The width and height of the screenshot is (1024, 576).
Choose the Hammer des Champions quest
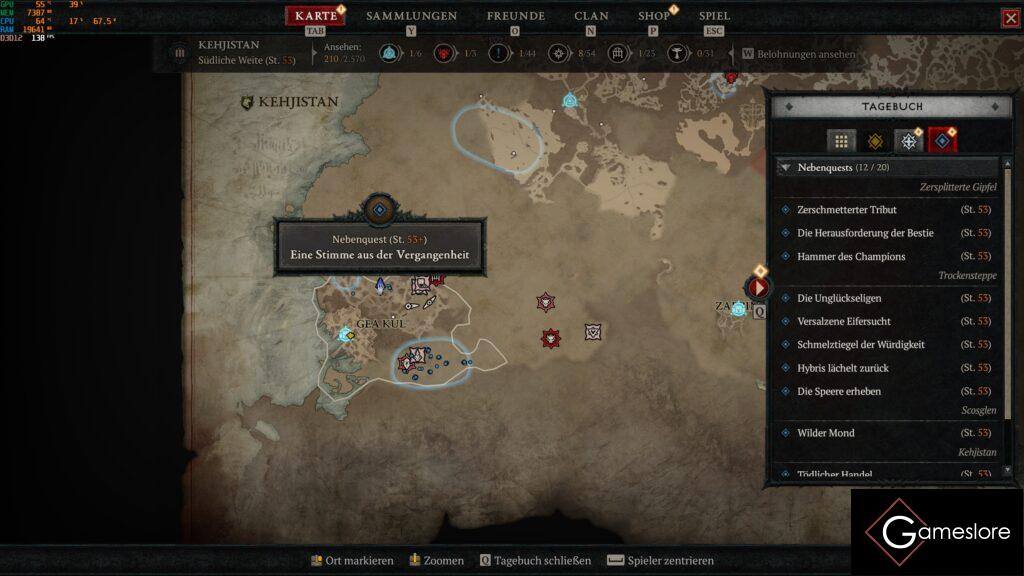click(851, 256)
